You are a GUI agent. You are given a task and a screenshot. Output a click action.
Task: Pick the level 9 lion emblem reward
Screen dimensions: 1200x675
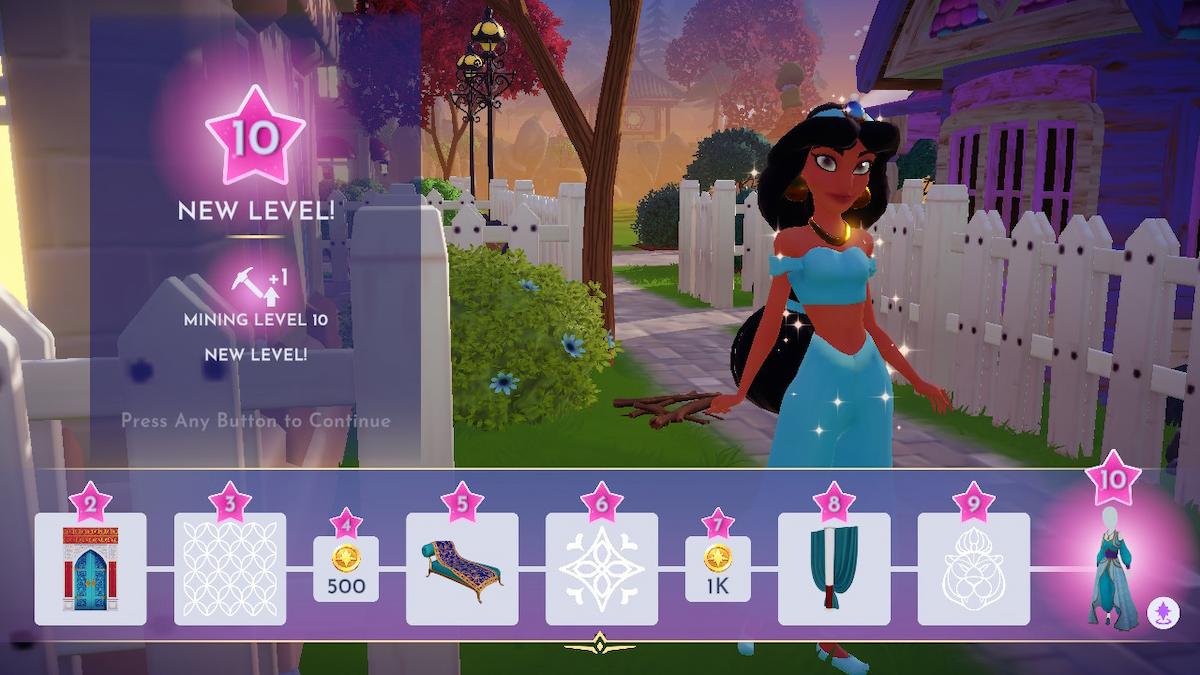(973, 569)
